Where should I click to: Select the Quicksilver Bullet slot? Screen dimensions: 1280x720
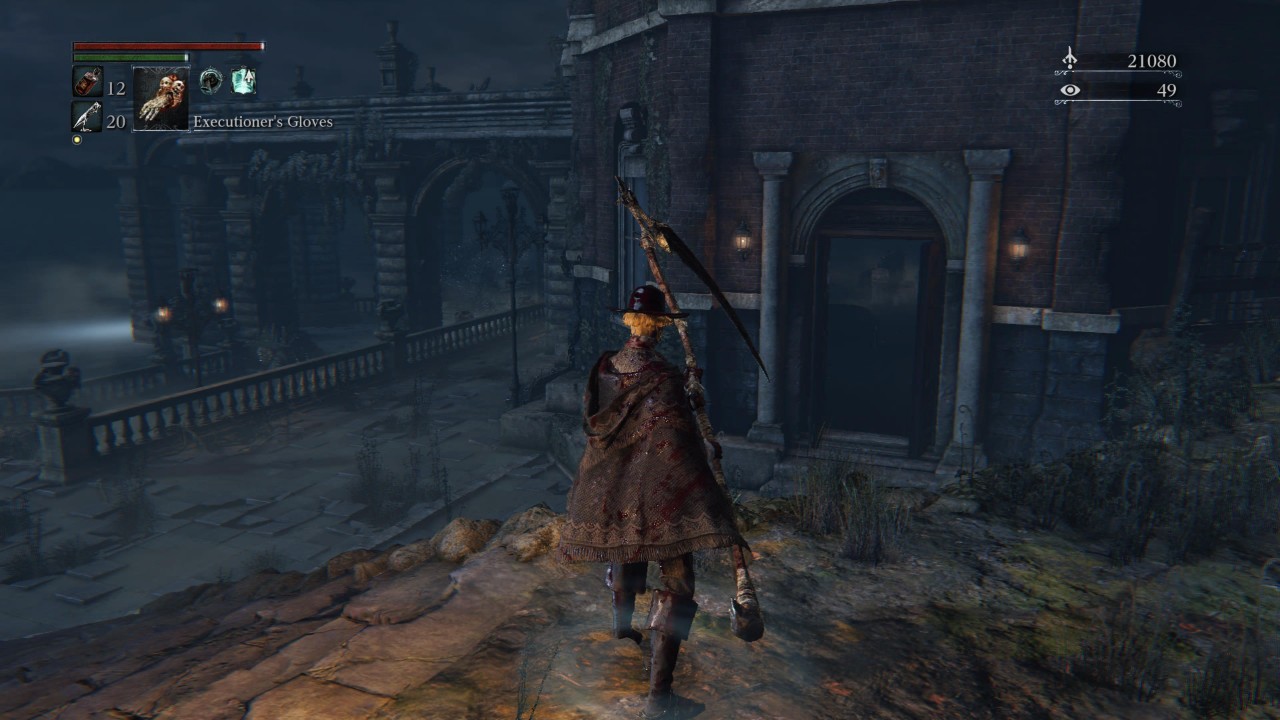click(87, 116)
